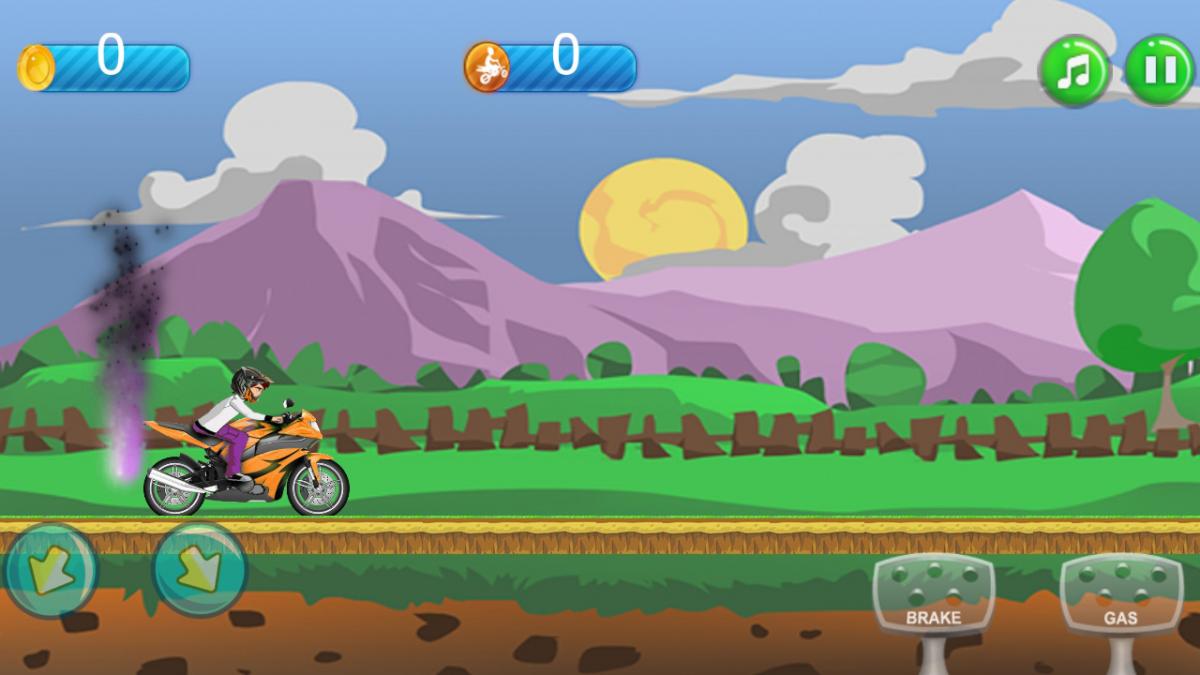Pause the game with the green button
Viewport: 1200px width, 675px height.
click(x=1159, y=70)
